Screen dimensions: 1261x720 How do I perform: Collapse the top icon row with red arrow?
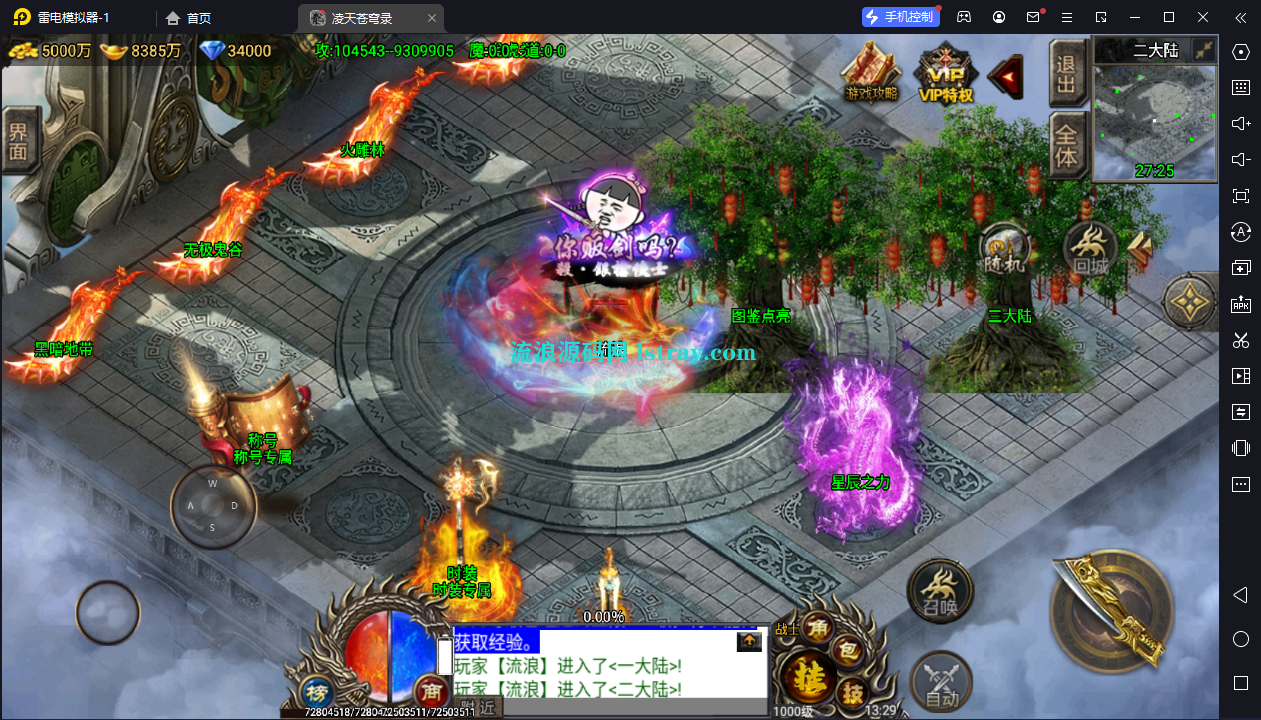click(1005, 73)
